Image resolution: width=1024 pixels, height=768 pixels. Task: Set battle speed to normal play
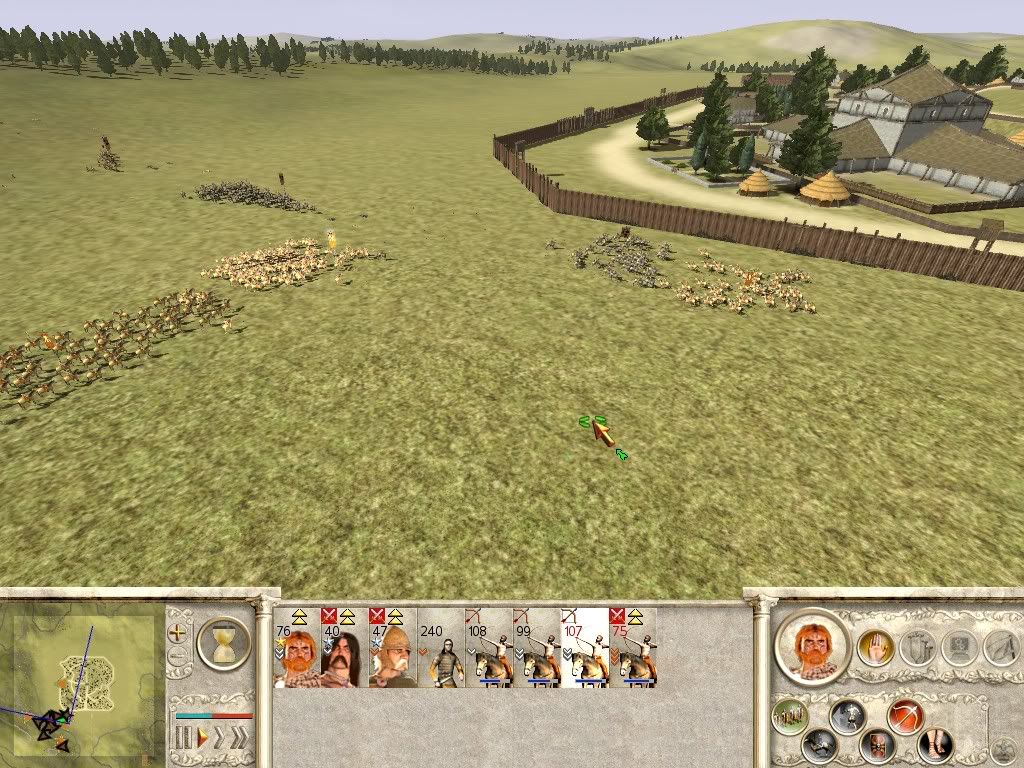pyautogui.click(x=202, y=739)
